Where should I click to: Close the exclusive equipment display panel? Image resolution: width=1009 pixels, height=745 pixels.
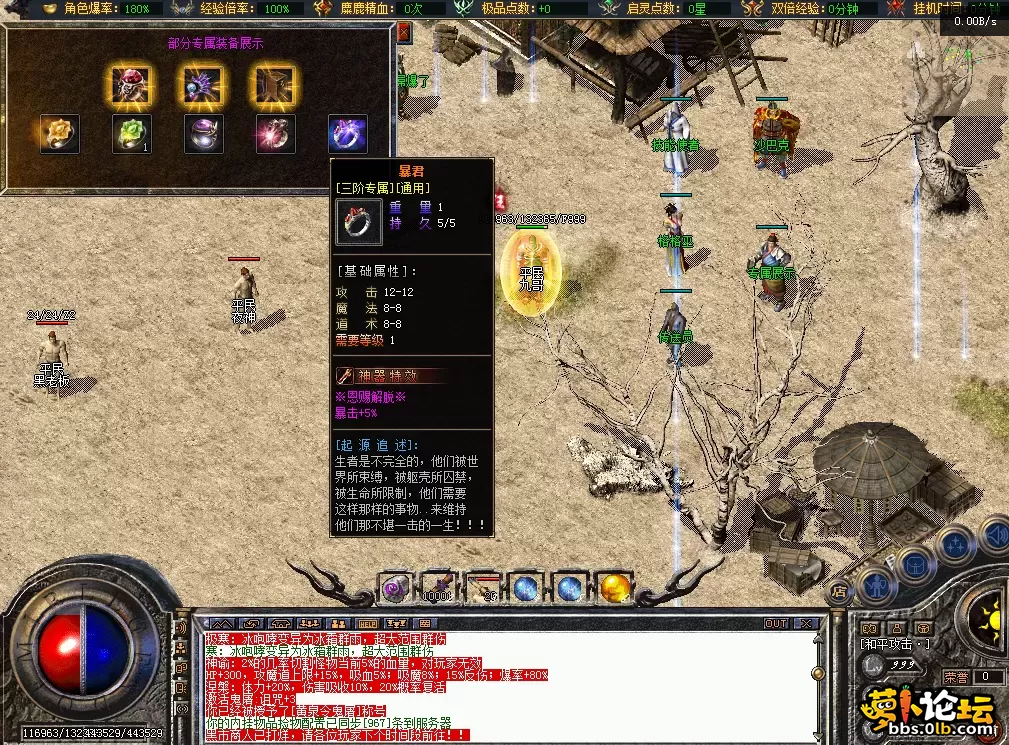(x=404, y=33)
